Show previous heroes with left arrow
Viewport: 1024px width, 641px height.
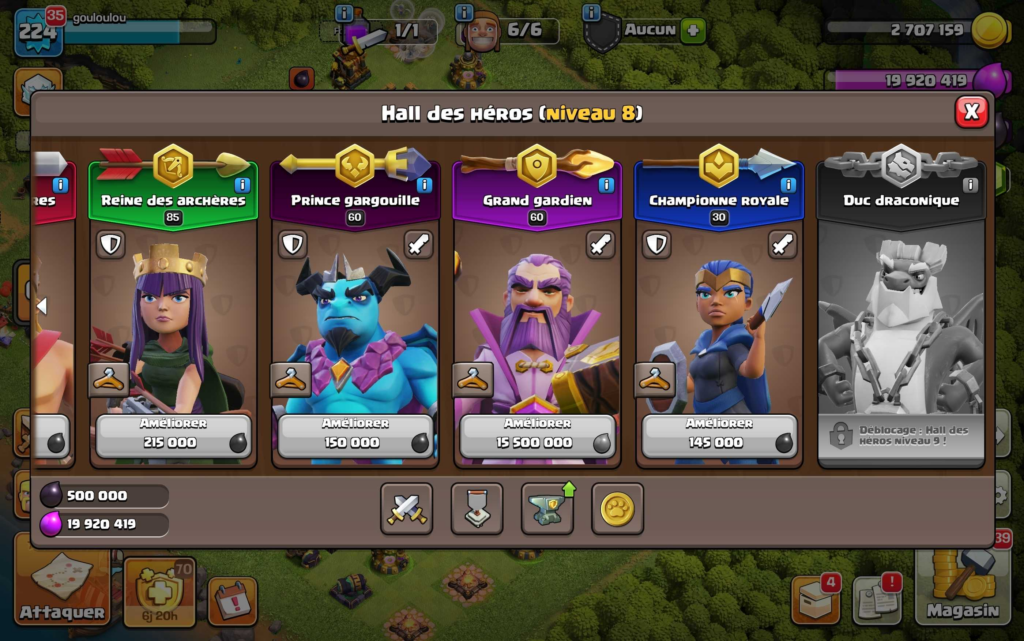[42, 306]
